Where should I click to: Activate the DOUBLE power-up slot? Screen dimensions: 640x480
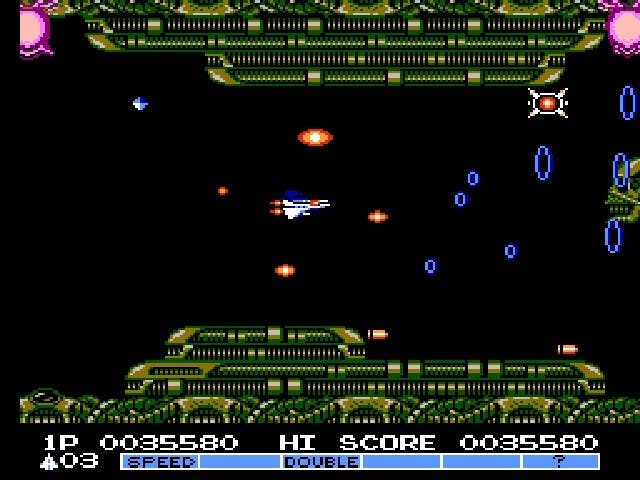321,462
